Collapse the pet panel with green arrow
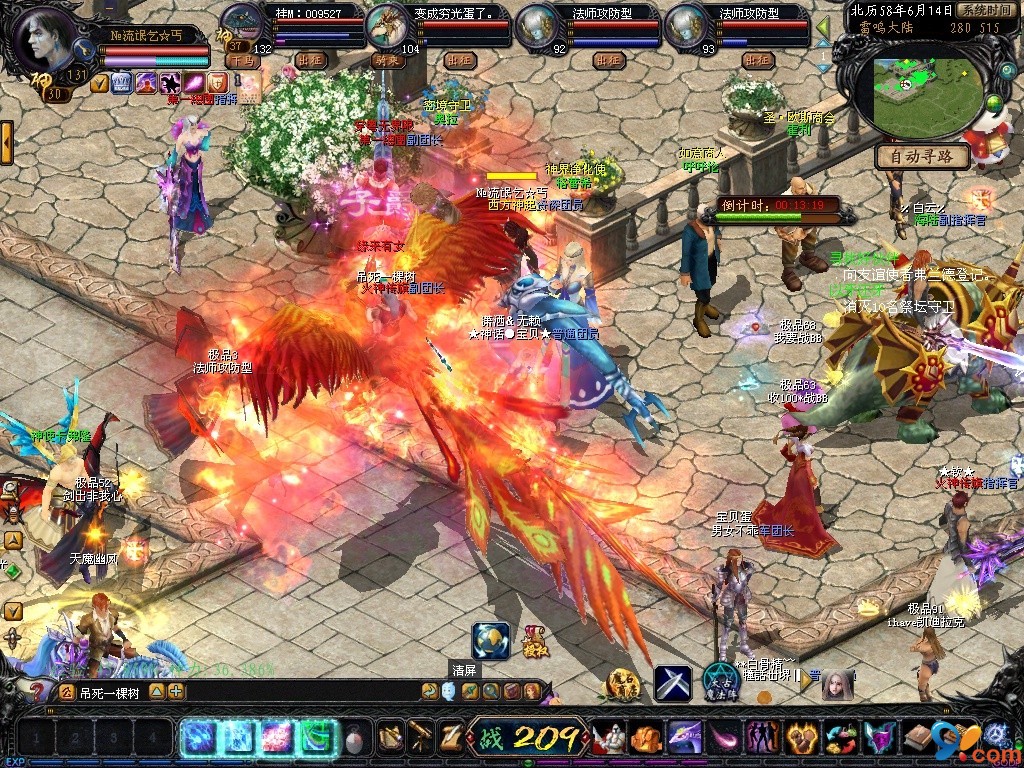Screen dimensions: 1024x768 pos(823,27)
